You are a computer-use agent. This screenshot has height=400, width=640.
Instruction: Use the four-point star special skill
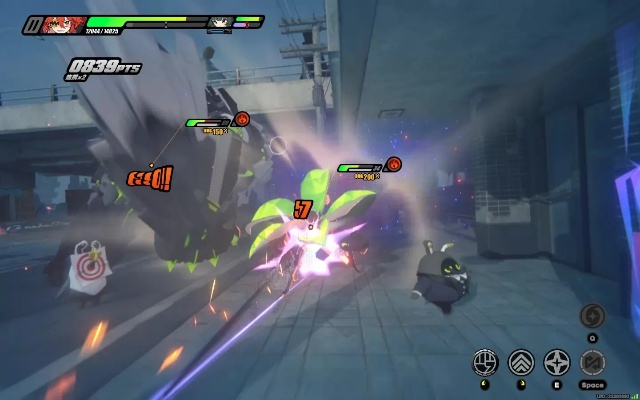point(557,362)
